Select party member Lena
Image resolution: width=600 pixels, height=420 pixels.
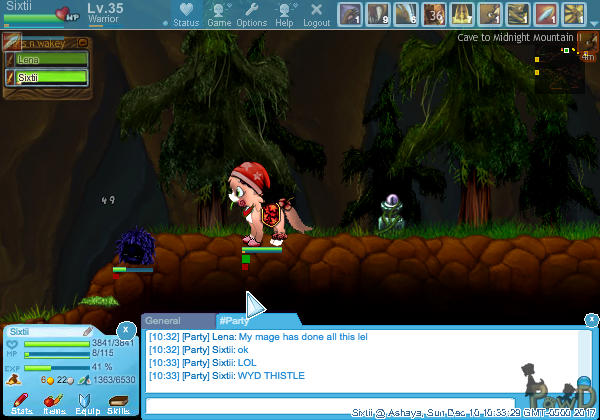click(48, 60)
